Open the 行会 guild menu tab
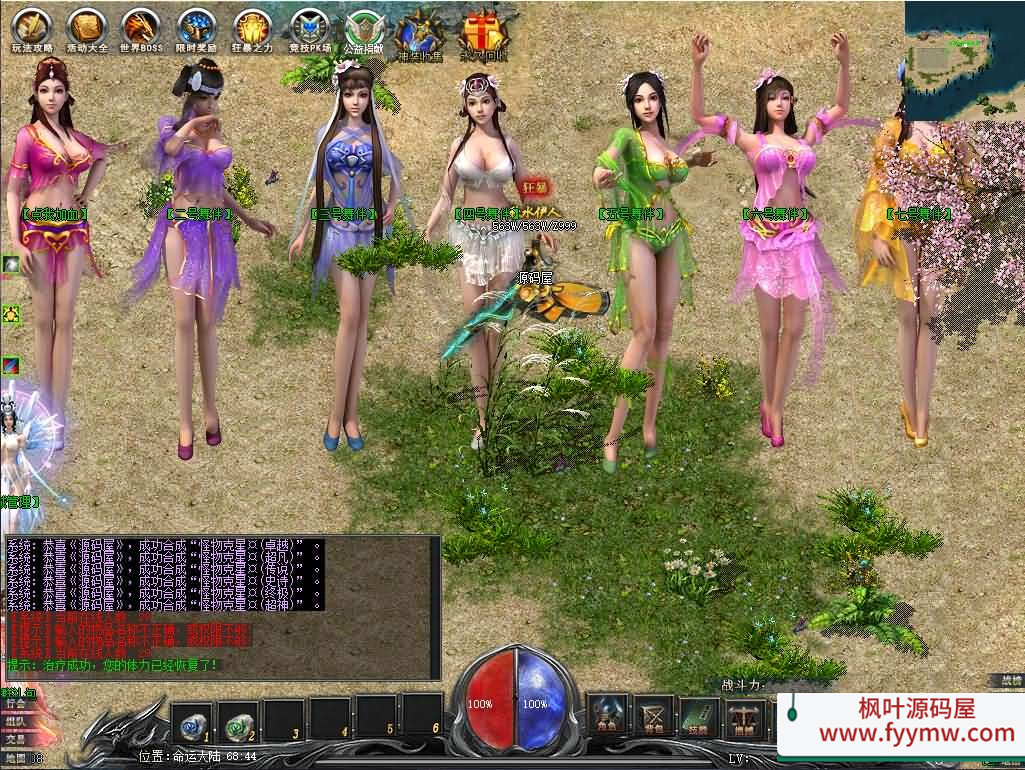 tap(15, 703)
